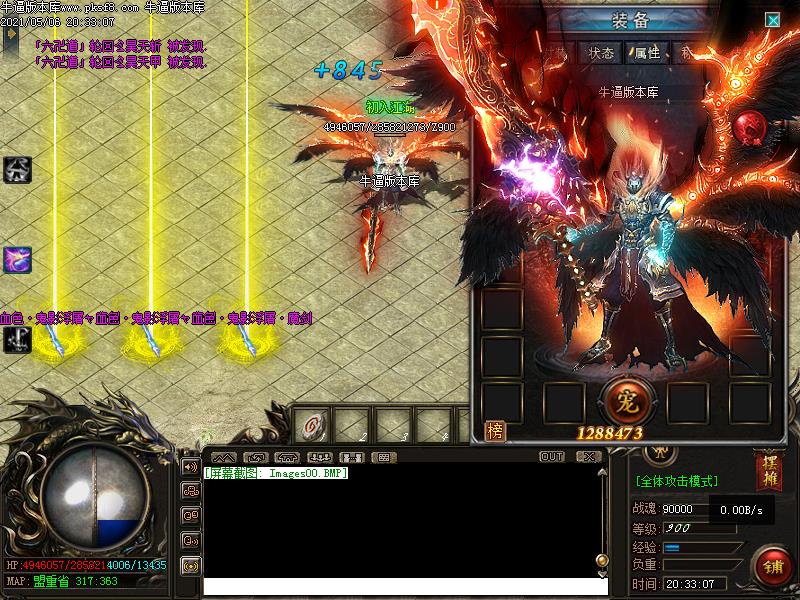Image resolution: width=800 pixels, height=600 pixels.
Task: Click the red skull orb icon
Action: (751, 128)
